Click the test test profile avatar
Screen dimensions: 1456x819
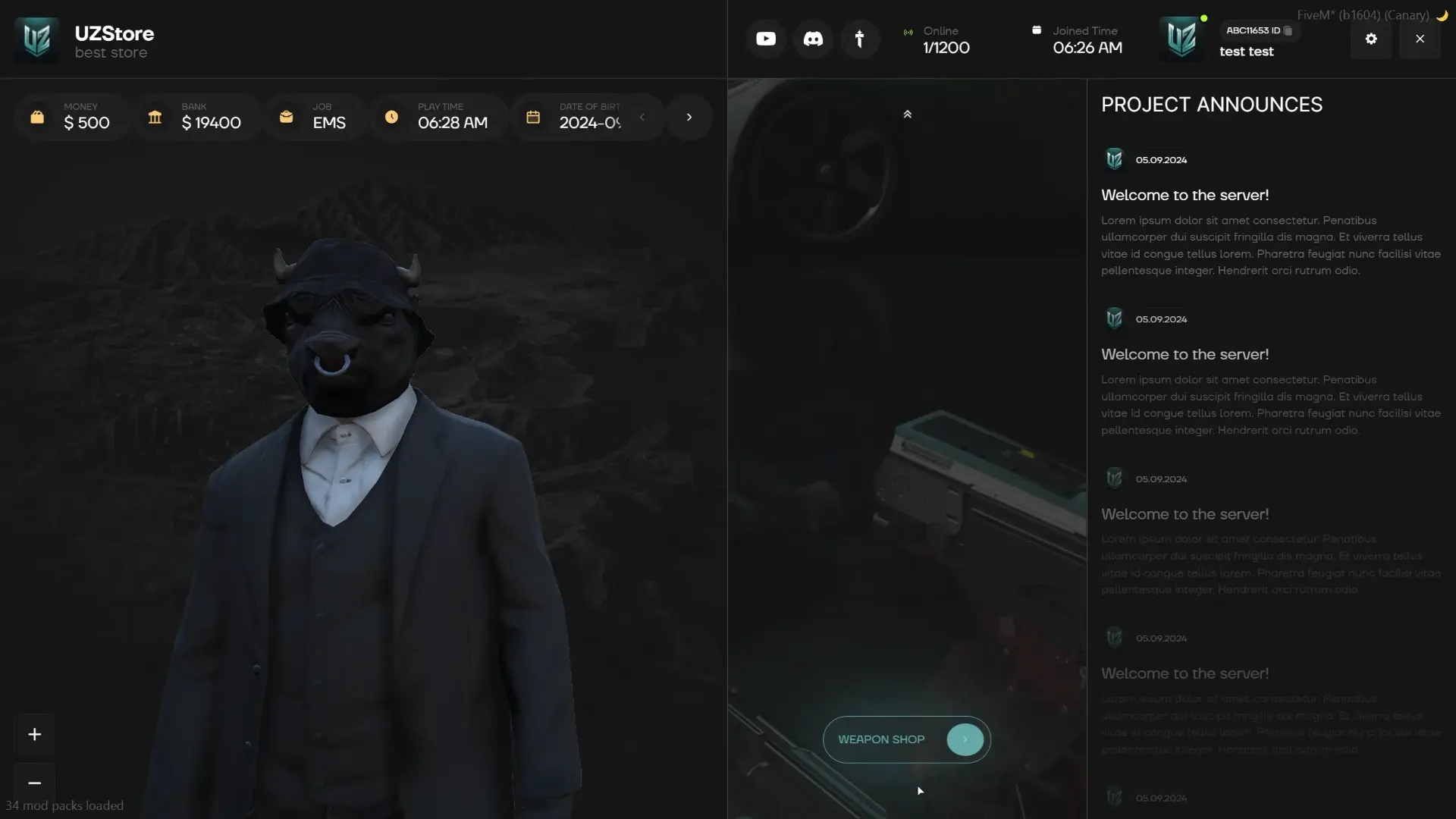[1181, 39]
